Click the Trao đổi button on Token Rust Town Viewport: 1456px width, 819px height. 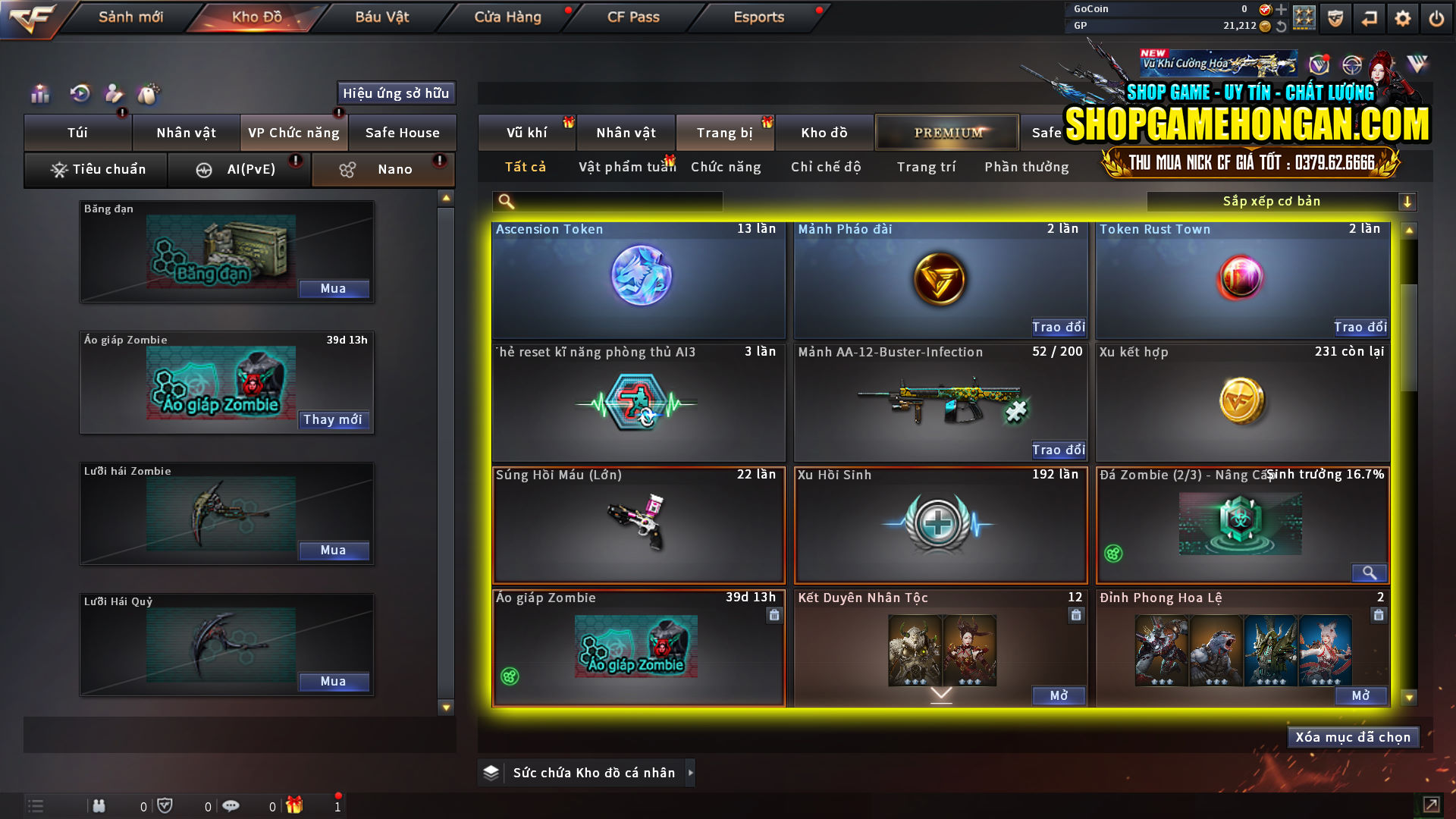1360,327
